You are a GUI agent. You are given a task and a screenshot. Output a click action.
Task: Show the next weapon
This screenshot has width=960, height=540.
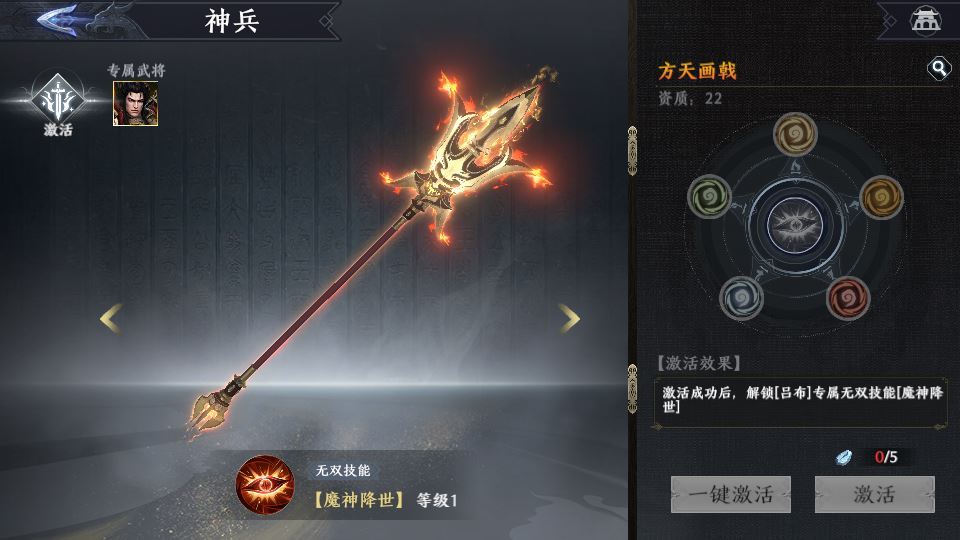(569, 319)
